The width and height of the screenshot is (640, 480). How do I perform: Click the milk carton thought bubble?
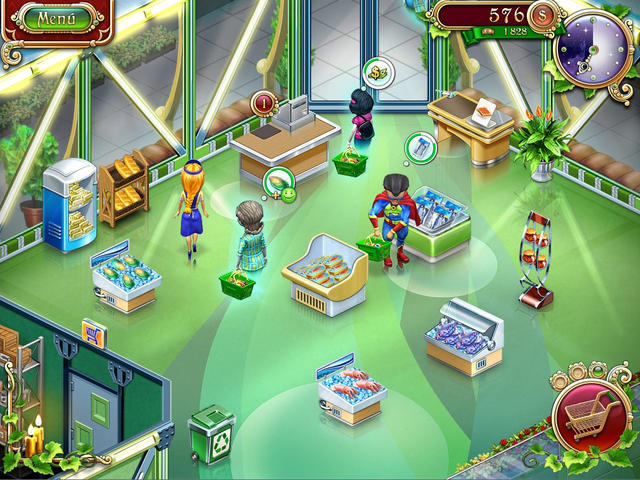click(421, 149)
